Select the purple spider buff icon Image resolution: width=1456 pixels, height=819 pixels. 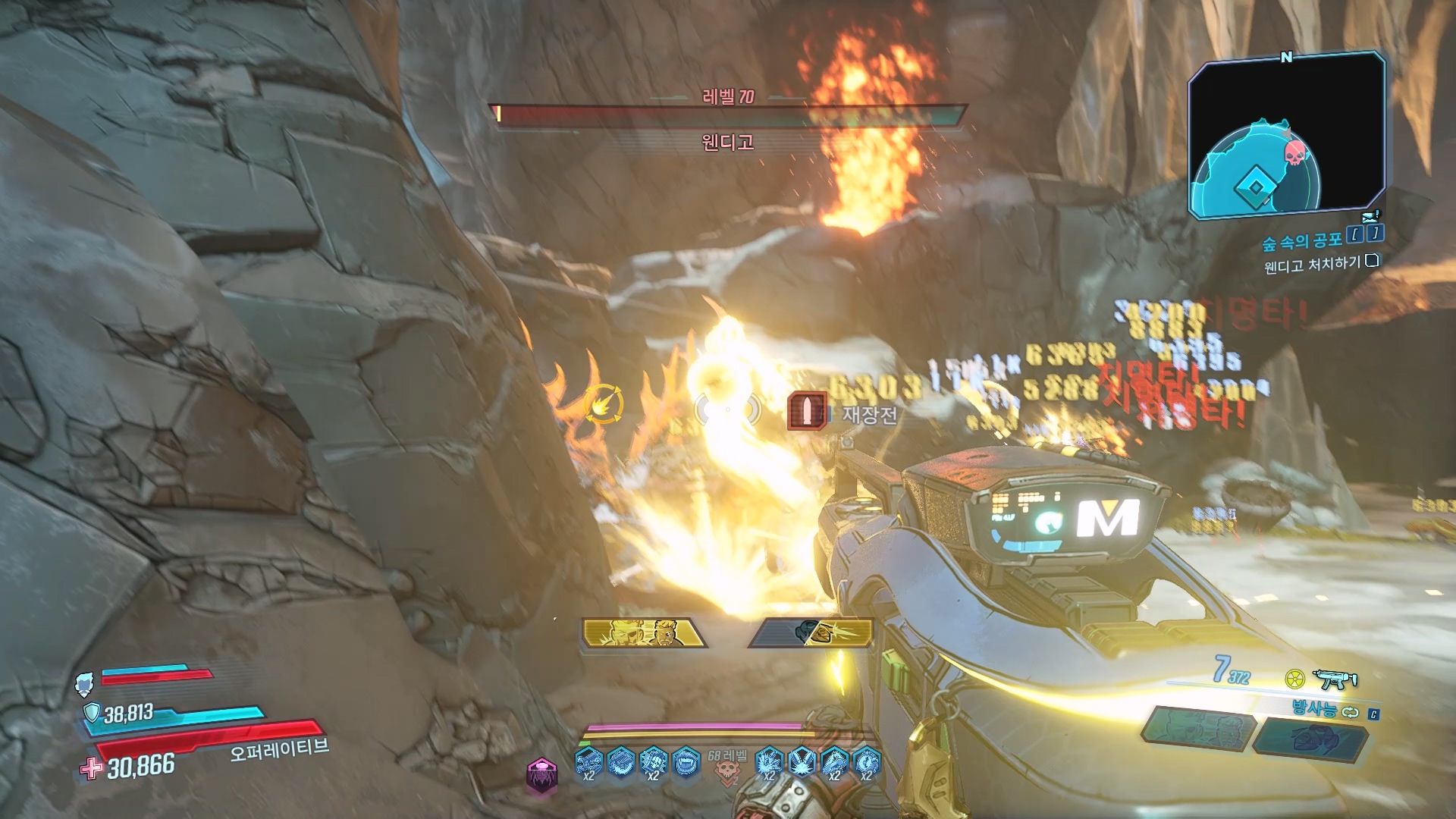(x=541, y=774)
